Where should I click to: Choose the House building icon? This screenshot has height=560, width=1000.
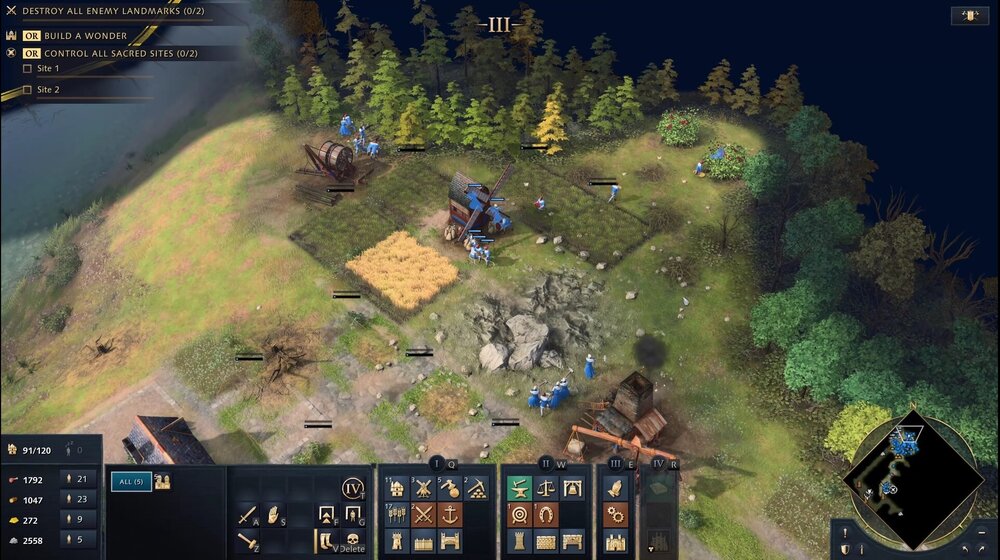[x=397, y=488]
